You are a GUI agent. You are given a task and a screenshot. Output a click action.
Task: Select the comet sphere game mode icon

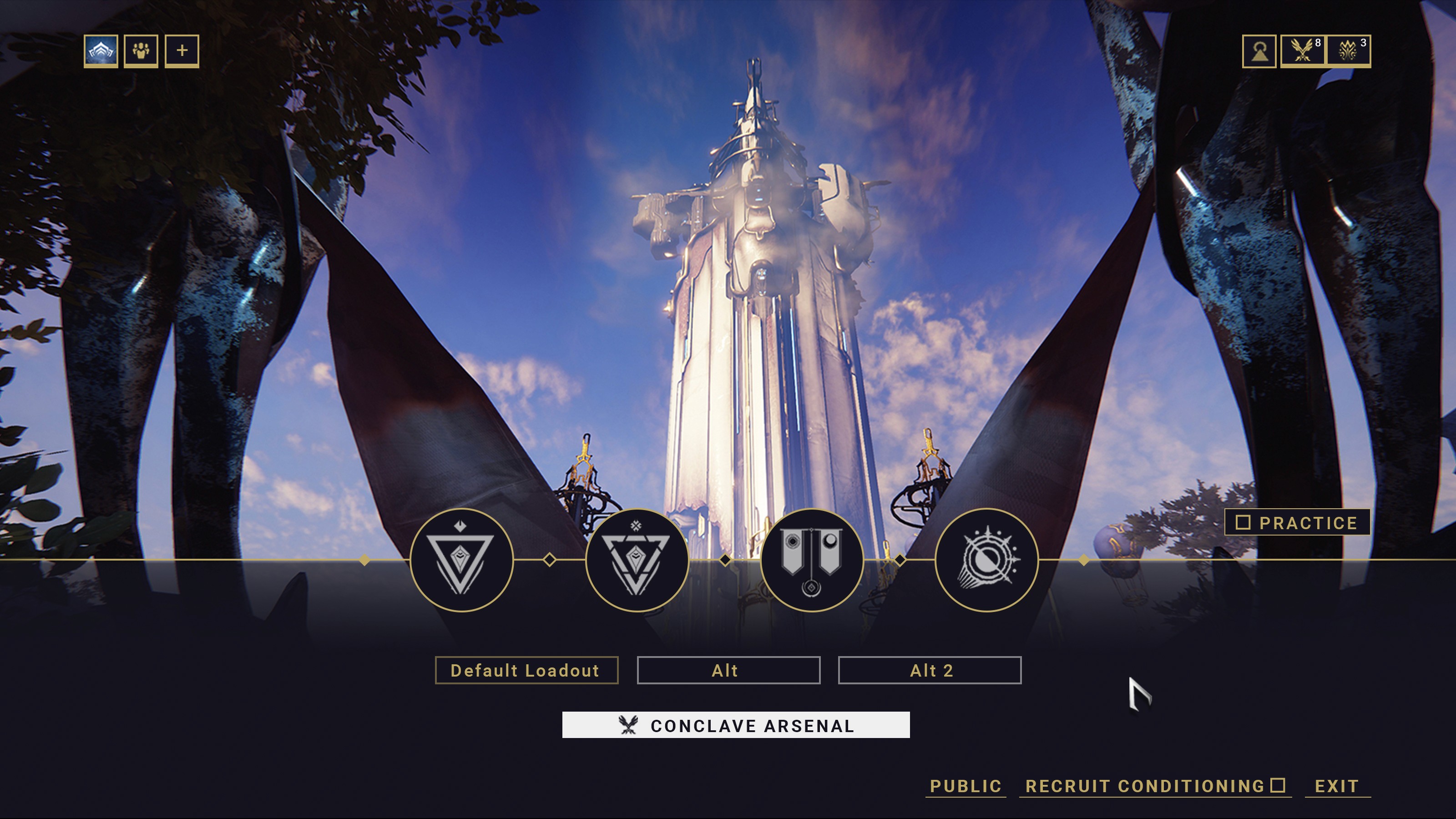pyautogui.click(x=986, y=560)
